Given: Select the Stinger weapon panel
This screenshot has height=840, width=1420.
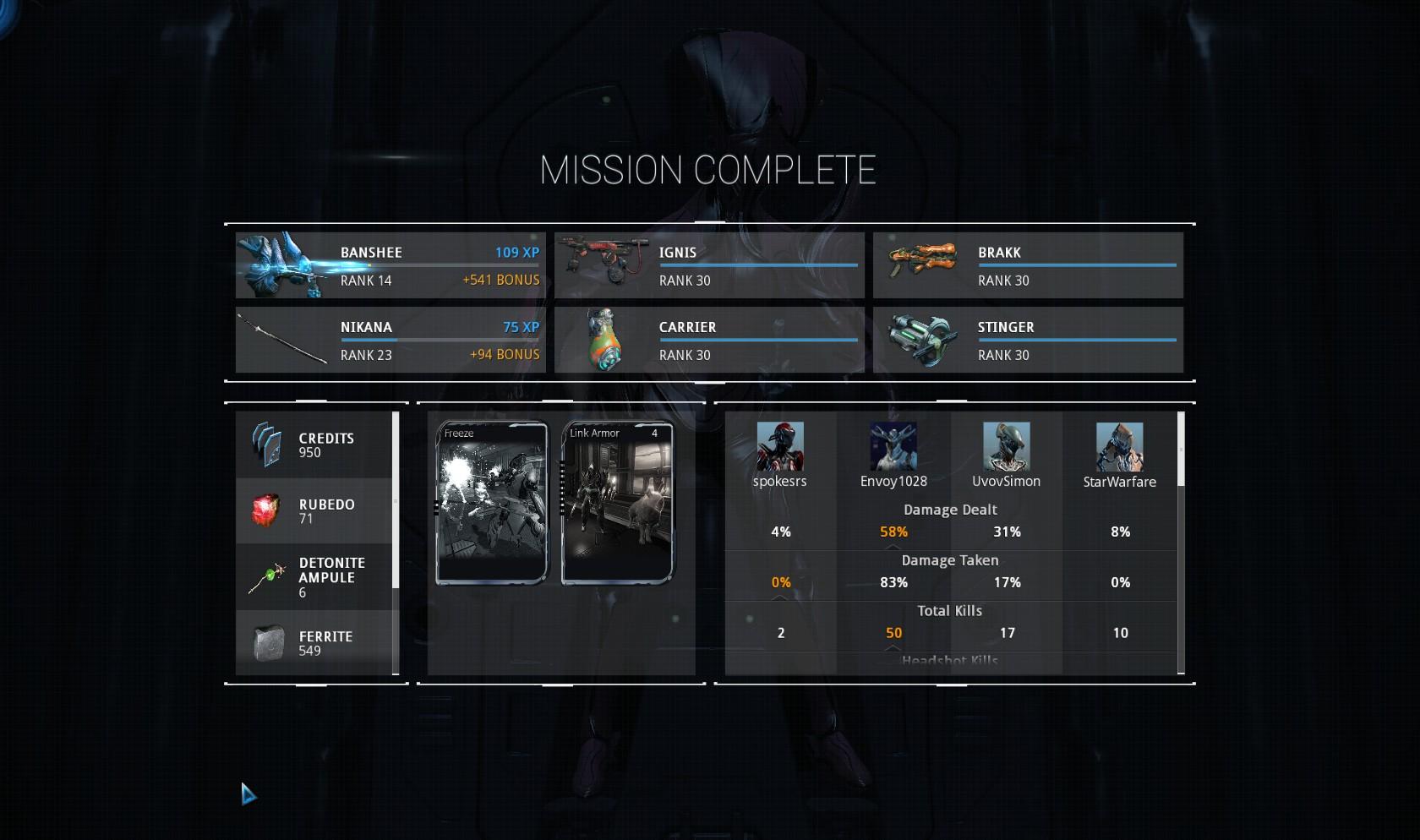Looking at the screenshot, I should click(x=1028, y=340).
